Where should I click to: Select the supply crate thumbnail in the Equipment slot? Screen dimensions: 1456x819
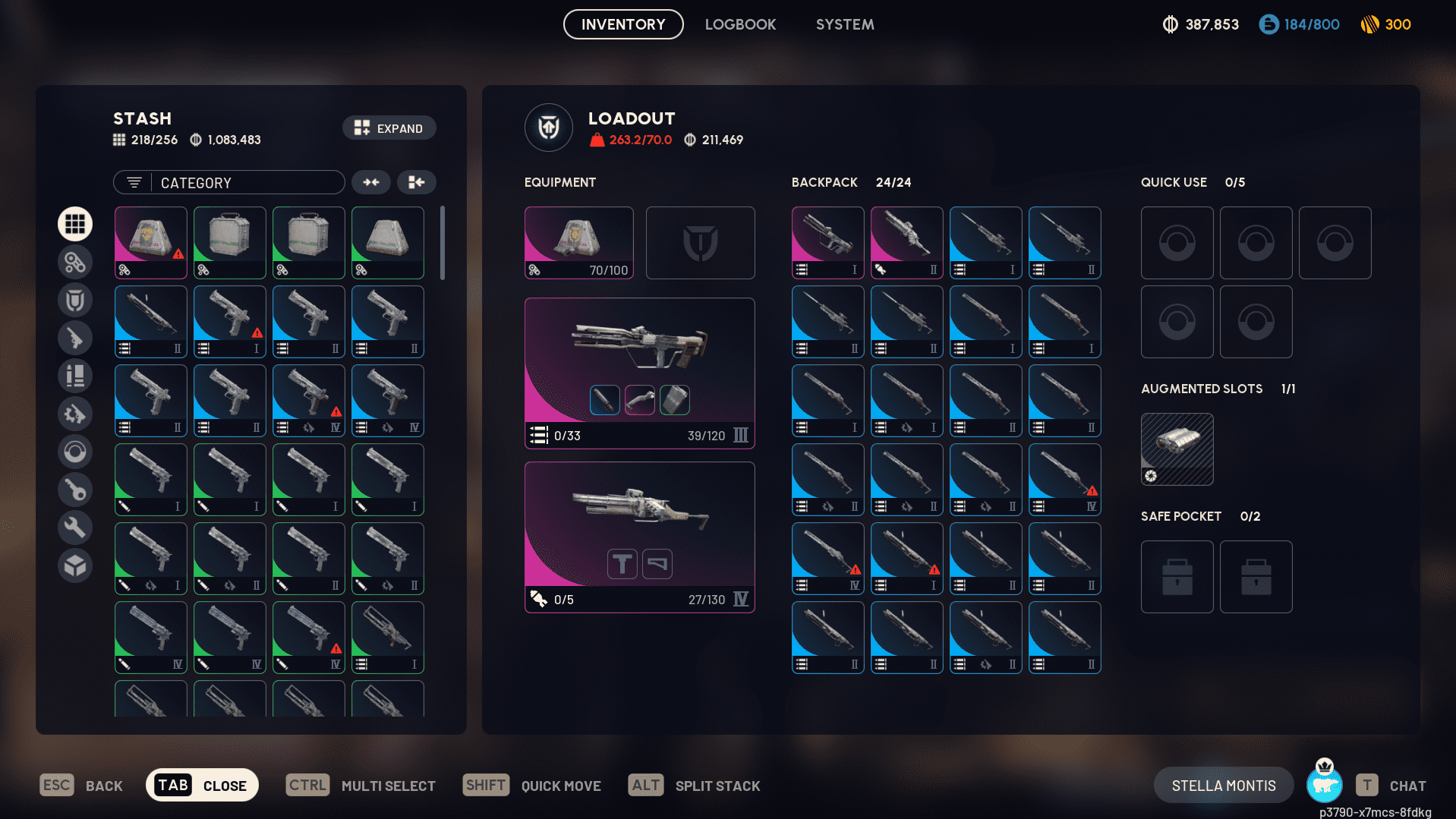(x=578, y=241)
